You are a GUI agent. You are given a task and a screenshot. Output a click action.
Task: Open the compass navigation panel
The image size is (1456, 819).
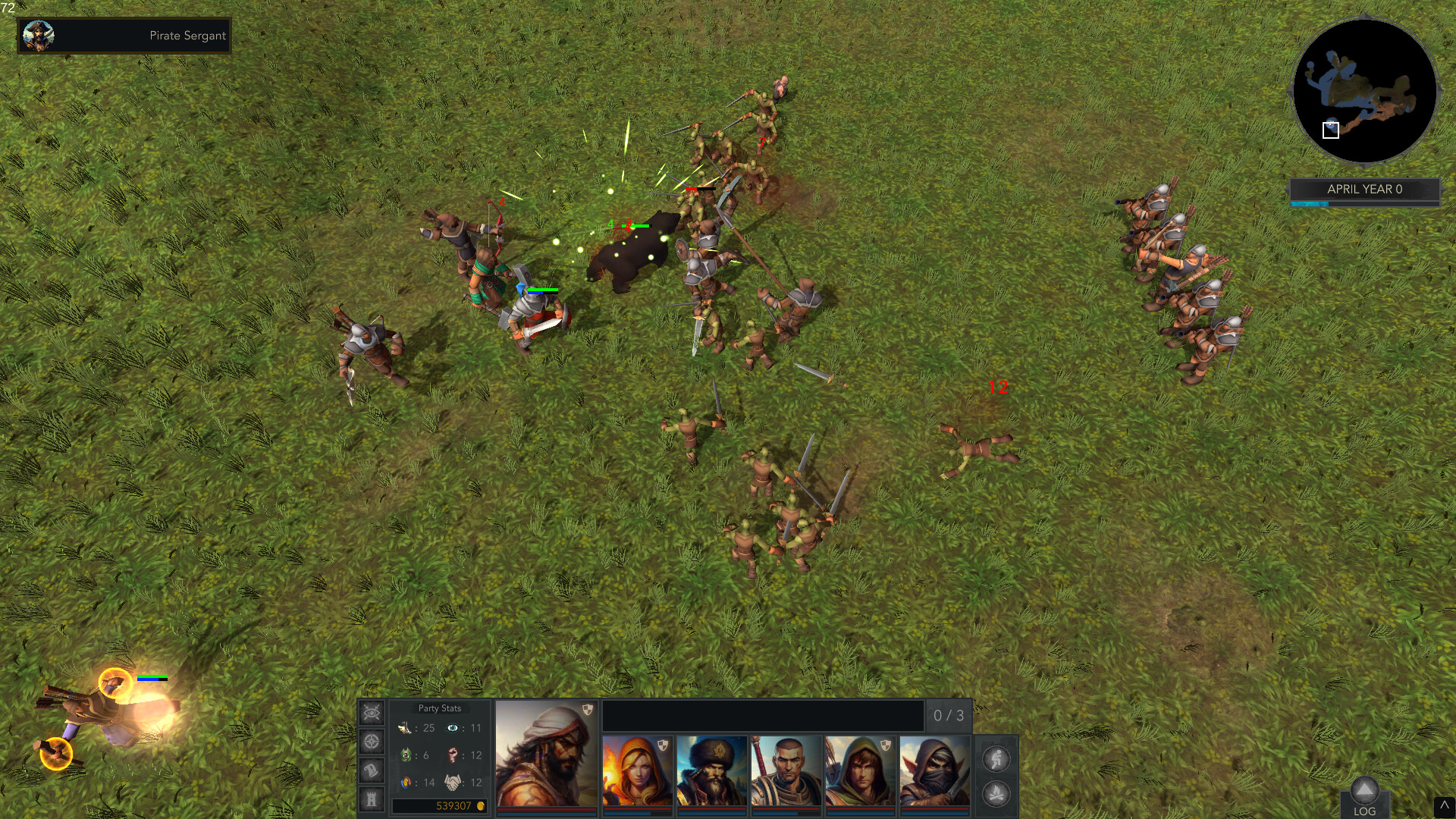(371, 742)
